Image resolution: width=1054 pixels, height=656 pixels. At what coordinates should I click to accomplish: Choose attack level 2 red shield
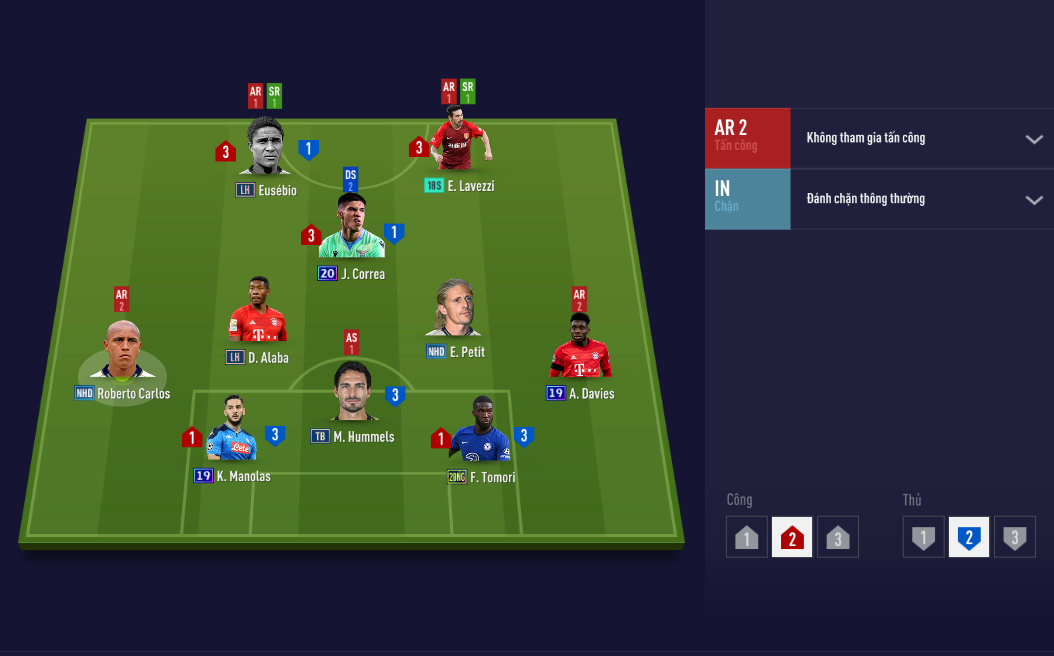click(x=792, y=538)
